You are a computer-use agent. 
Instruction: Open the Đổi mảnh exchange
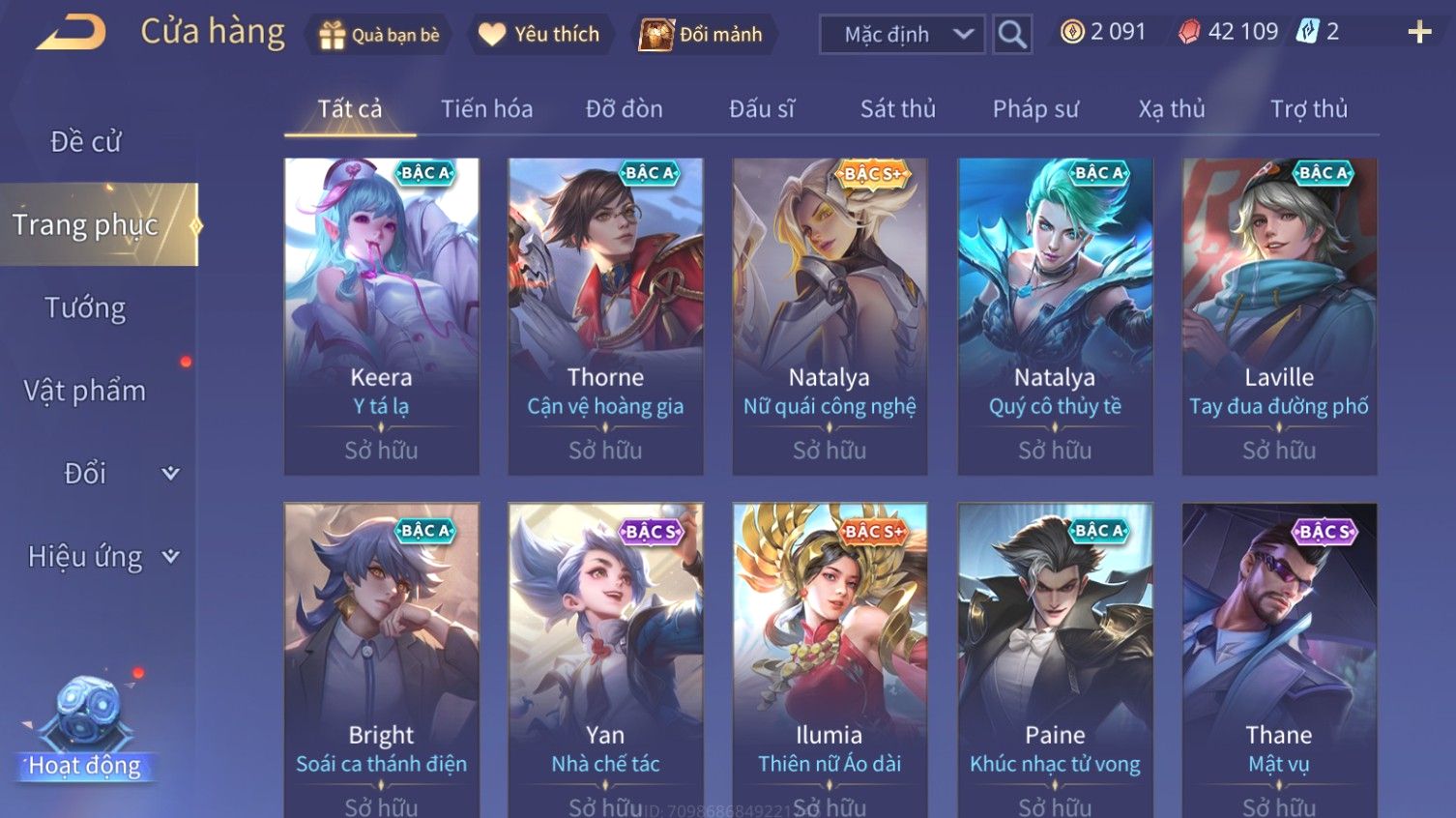[702, 35]
